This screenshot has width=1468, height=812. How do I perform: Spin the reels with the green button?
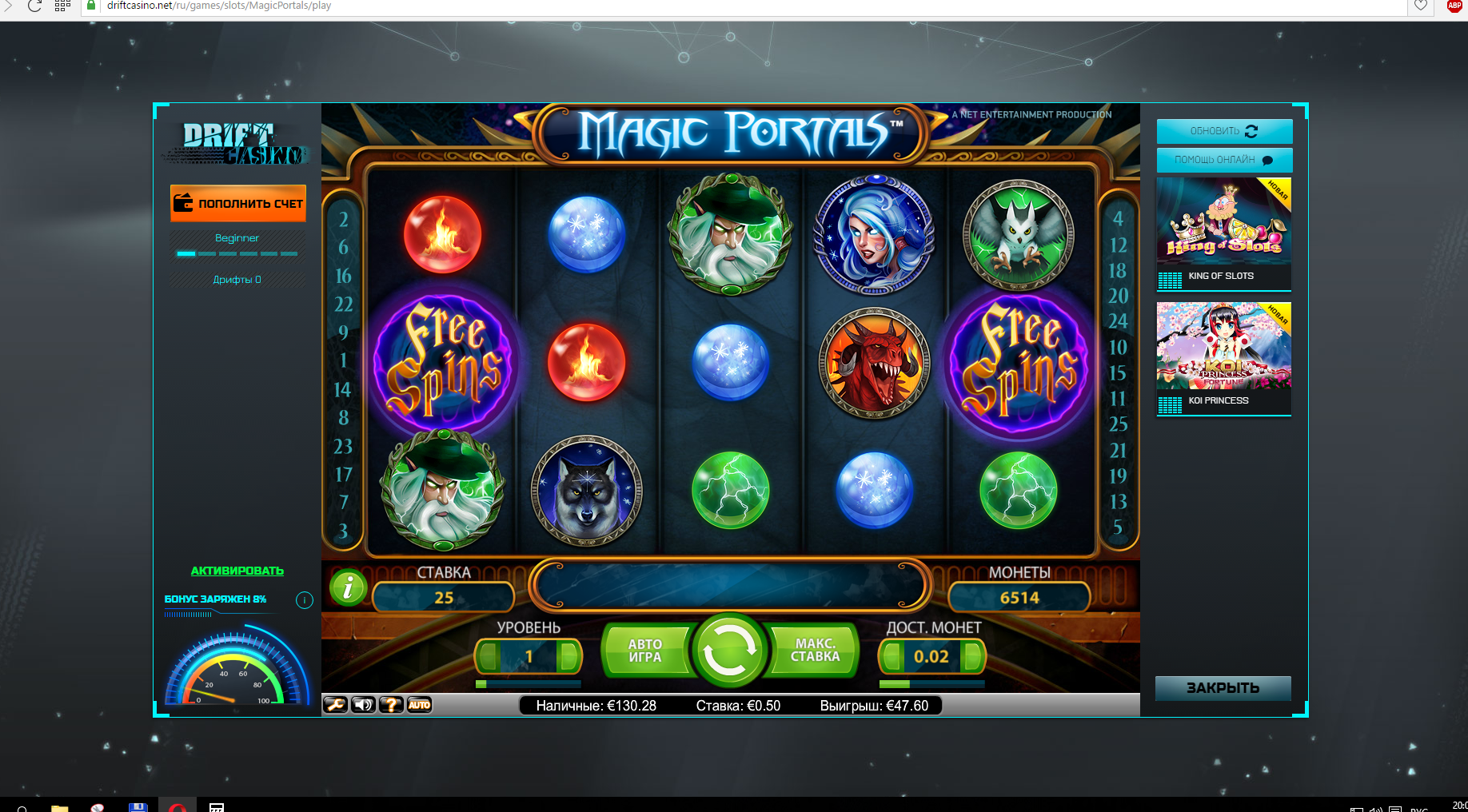[x=728, y=650]
